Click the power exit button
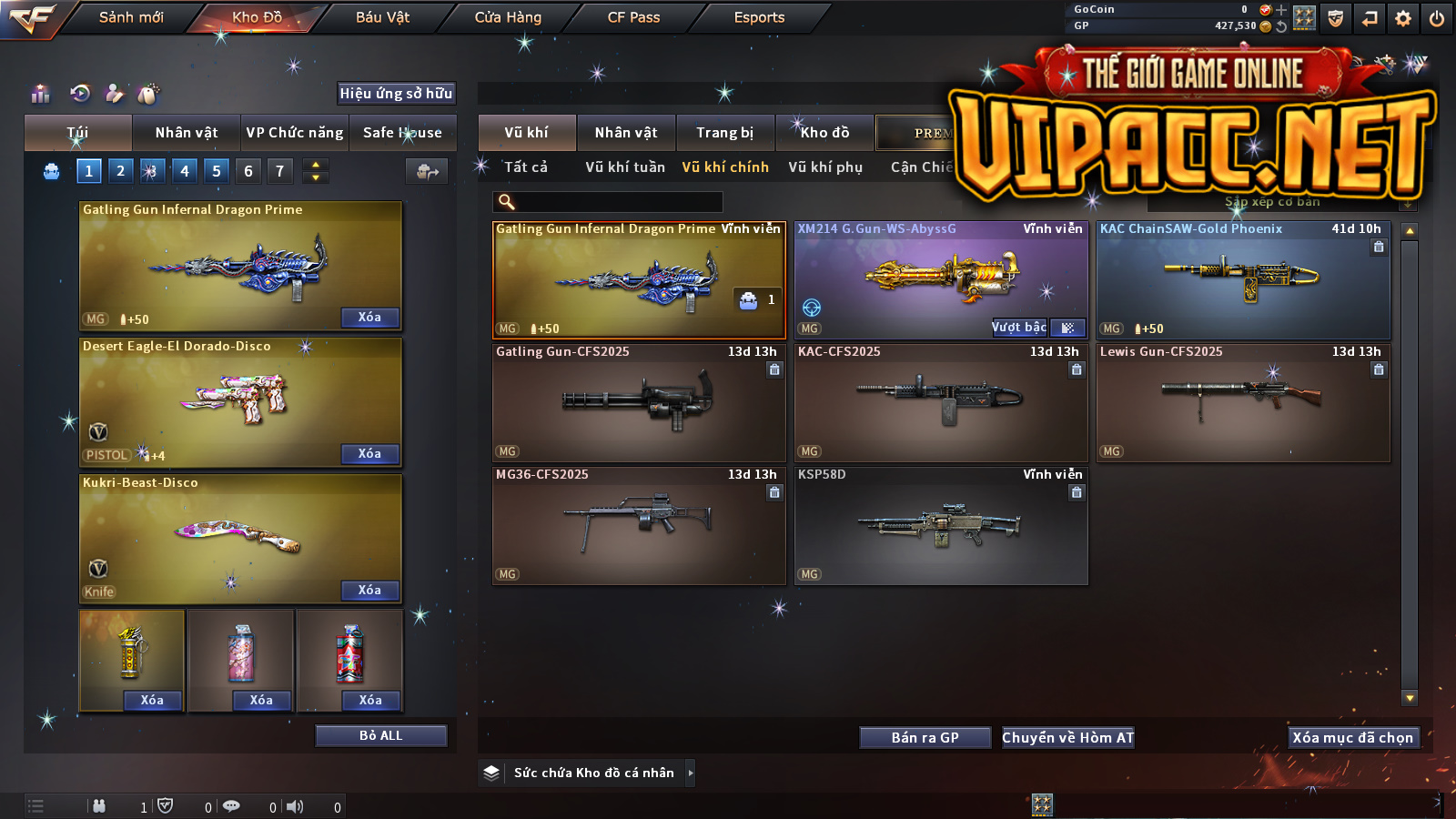The height and width of the screenshot is (819, 1456). [1437, 18]
